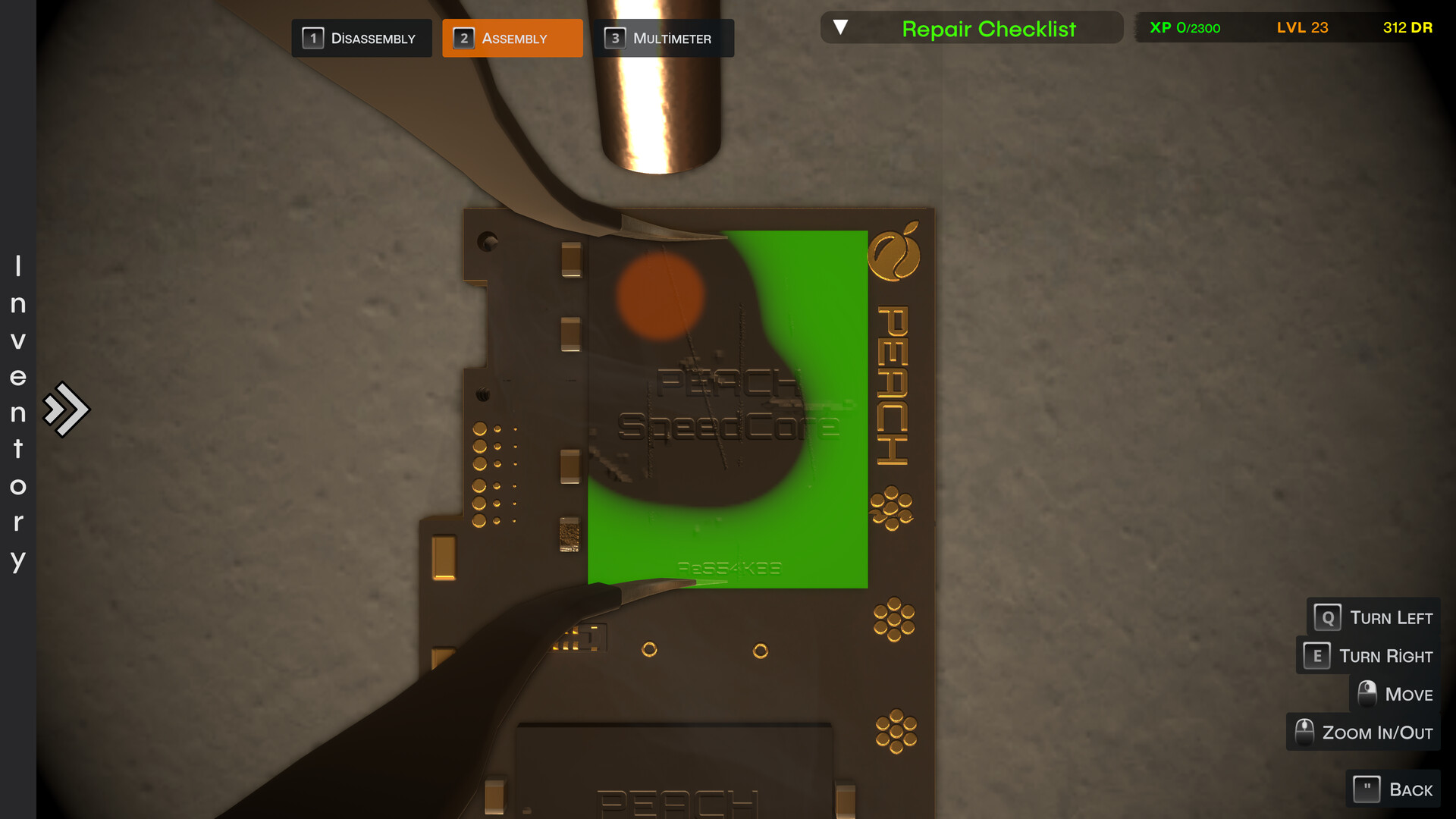This screenshot has height=819, width=1456.
Task: Click the E key icon for Turn Right
Action: pyautogui.click(x=1316, y=655)
